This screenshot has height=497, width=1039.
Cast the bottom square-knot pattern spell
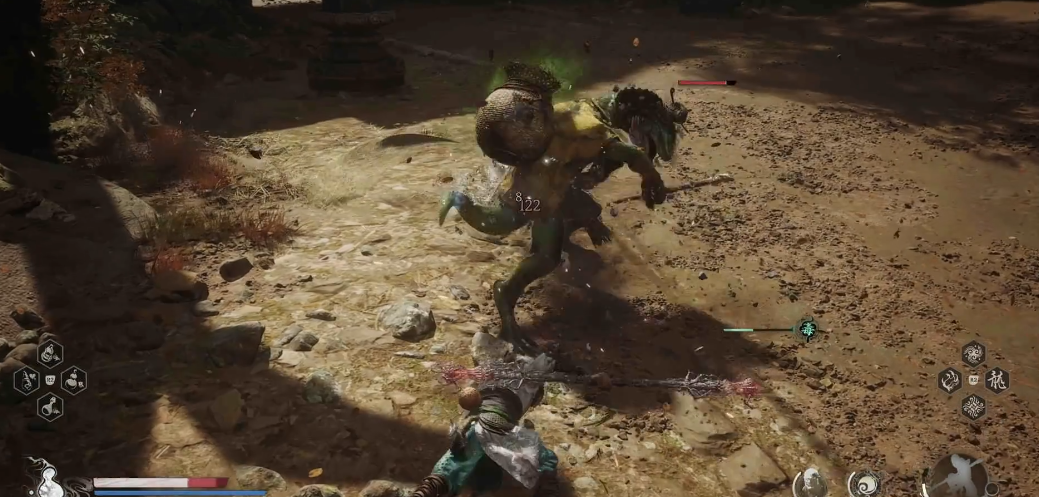point(973,407)
